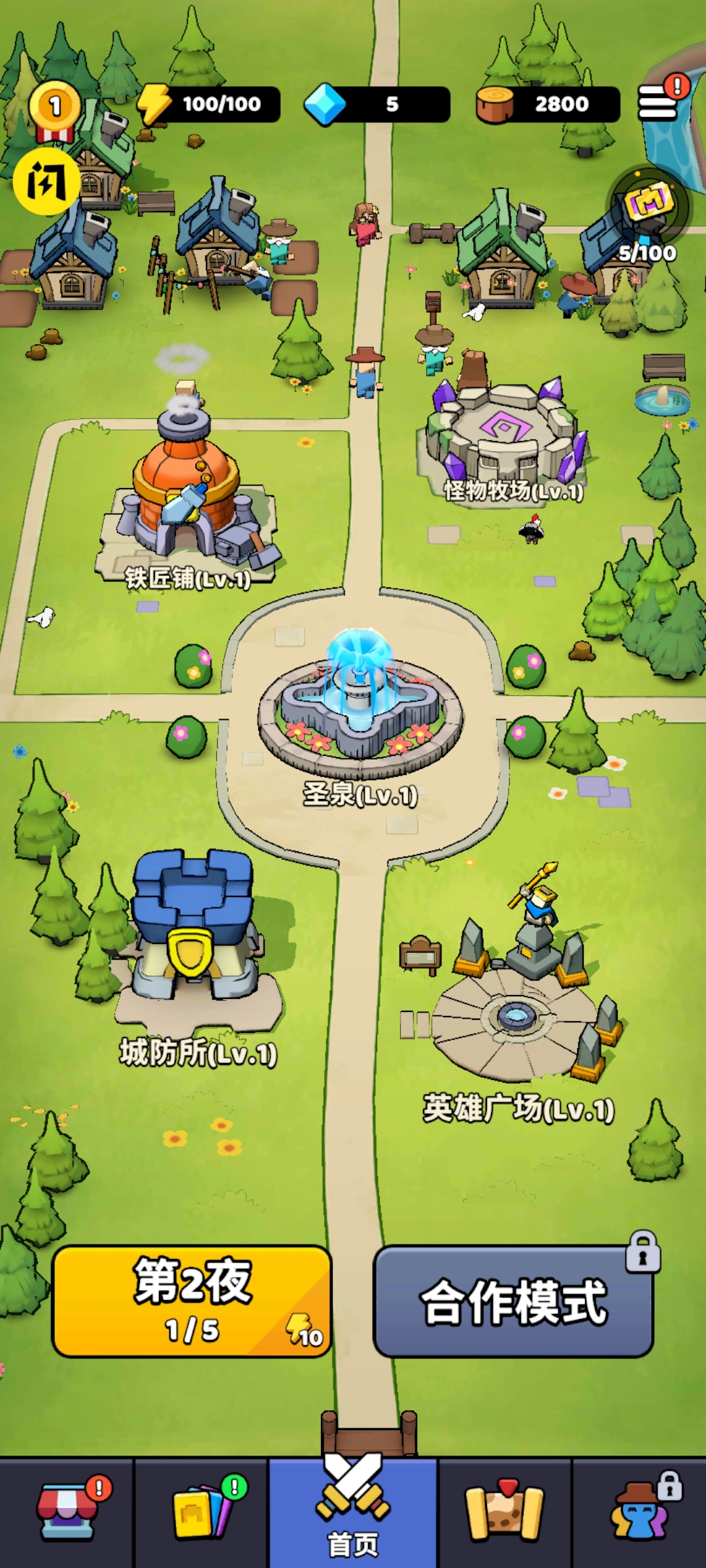Tap the yellow 闪 lightning button
706x1568 pixels.
[46, 181]
